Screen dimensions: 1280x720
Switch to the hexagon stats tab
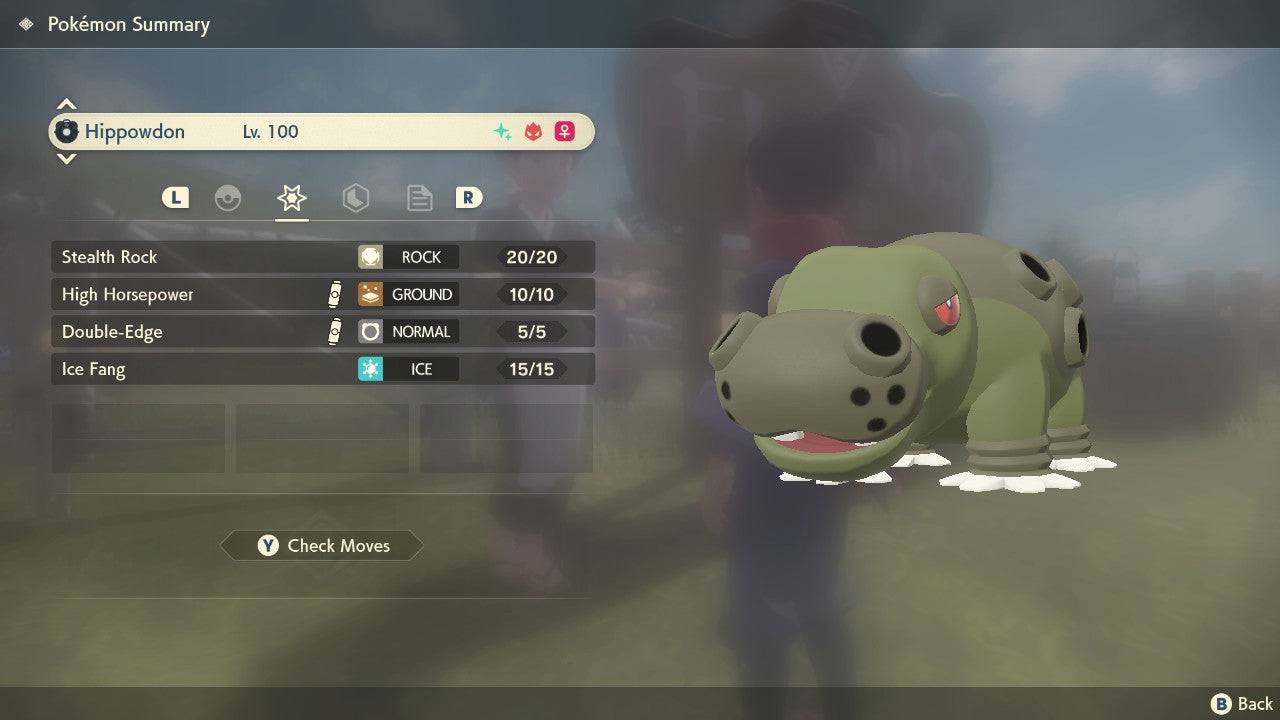tap(355, 198)
